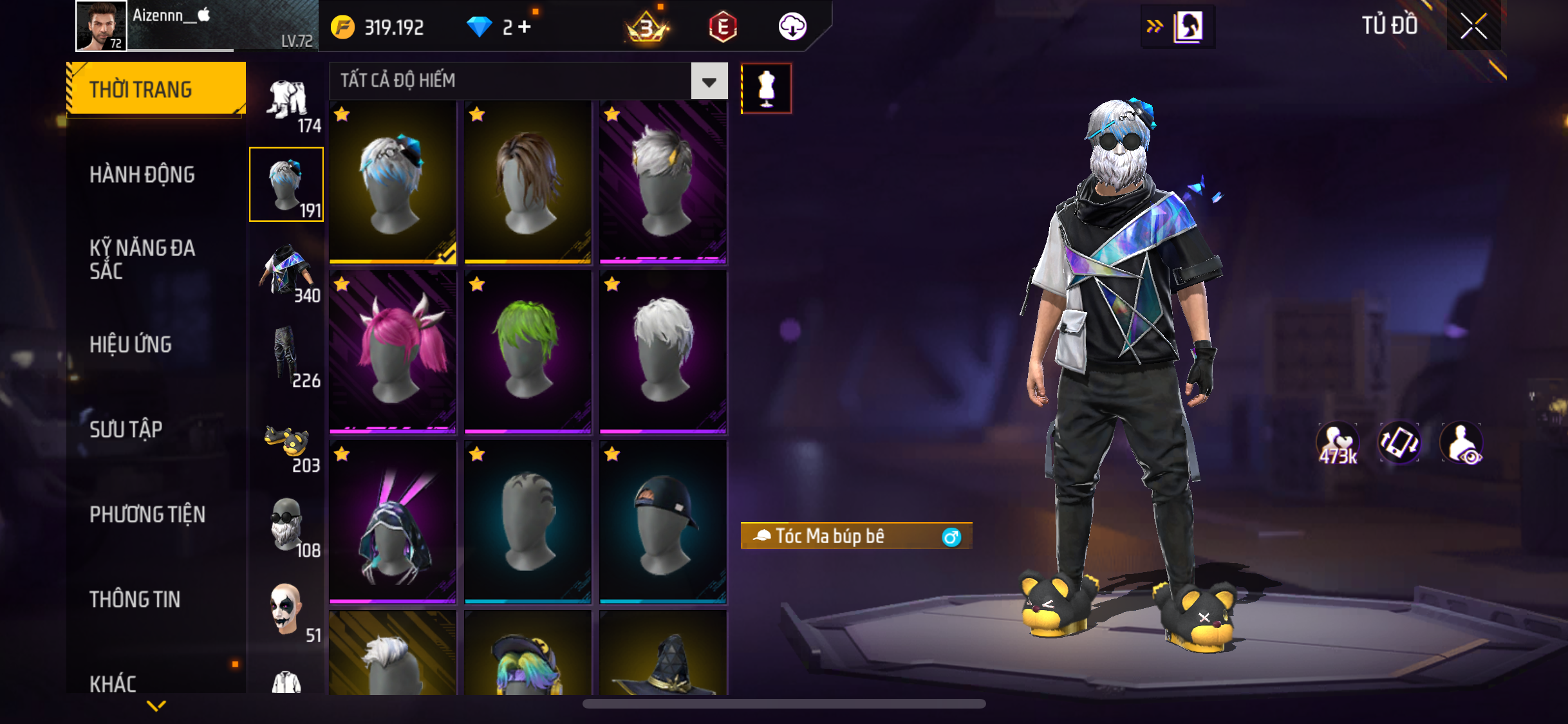Screen dimensions: 1568x724
Task: Open the pants category with 226 items
Action: click(286, 357)
